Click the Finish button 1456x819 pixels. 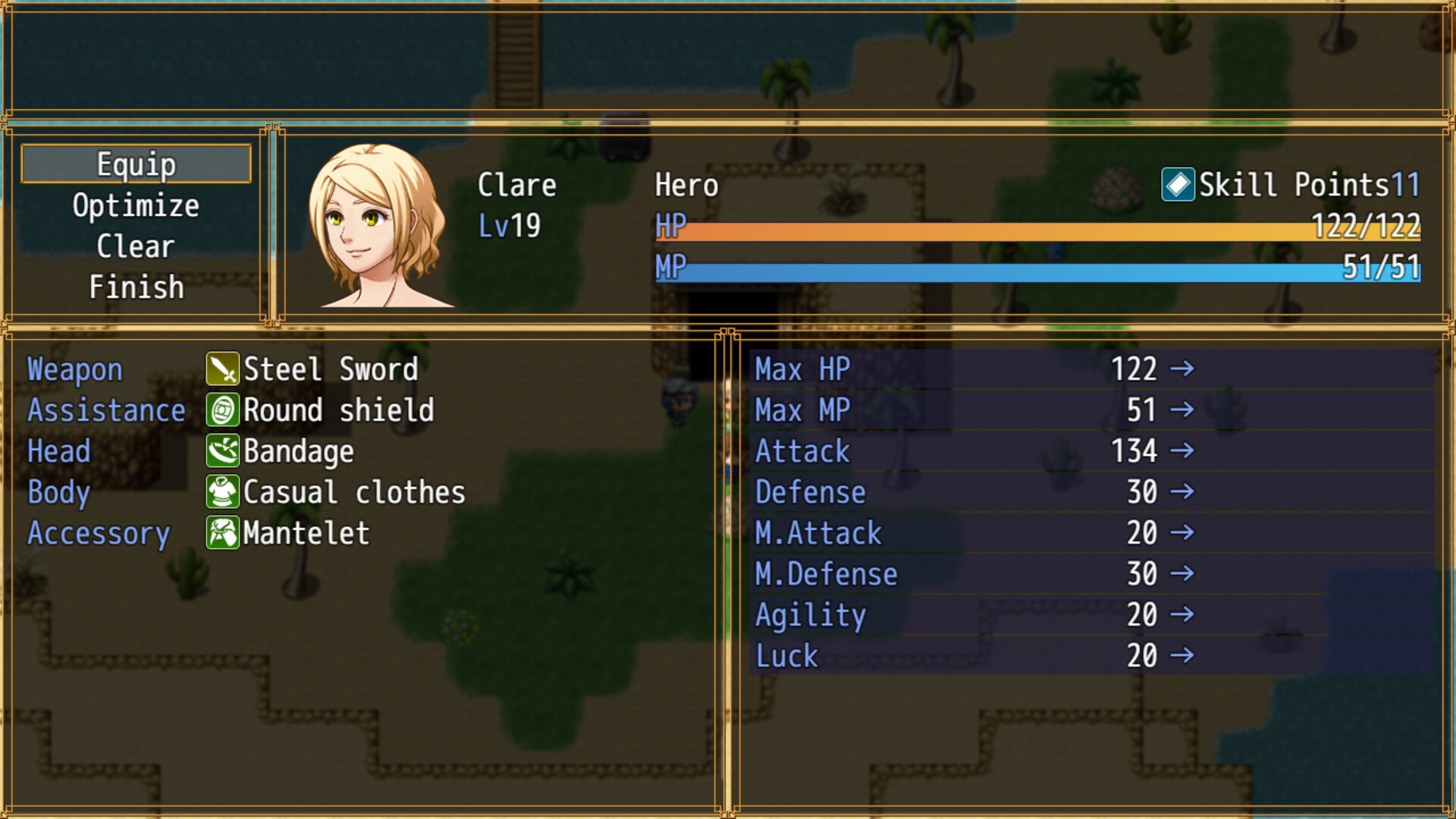[x=136, y=287]
